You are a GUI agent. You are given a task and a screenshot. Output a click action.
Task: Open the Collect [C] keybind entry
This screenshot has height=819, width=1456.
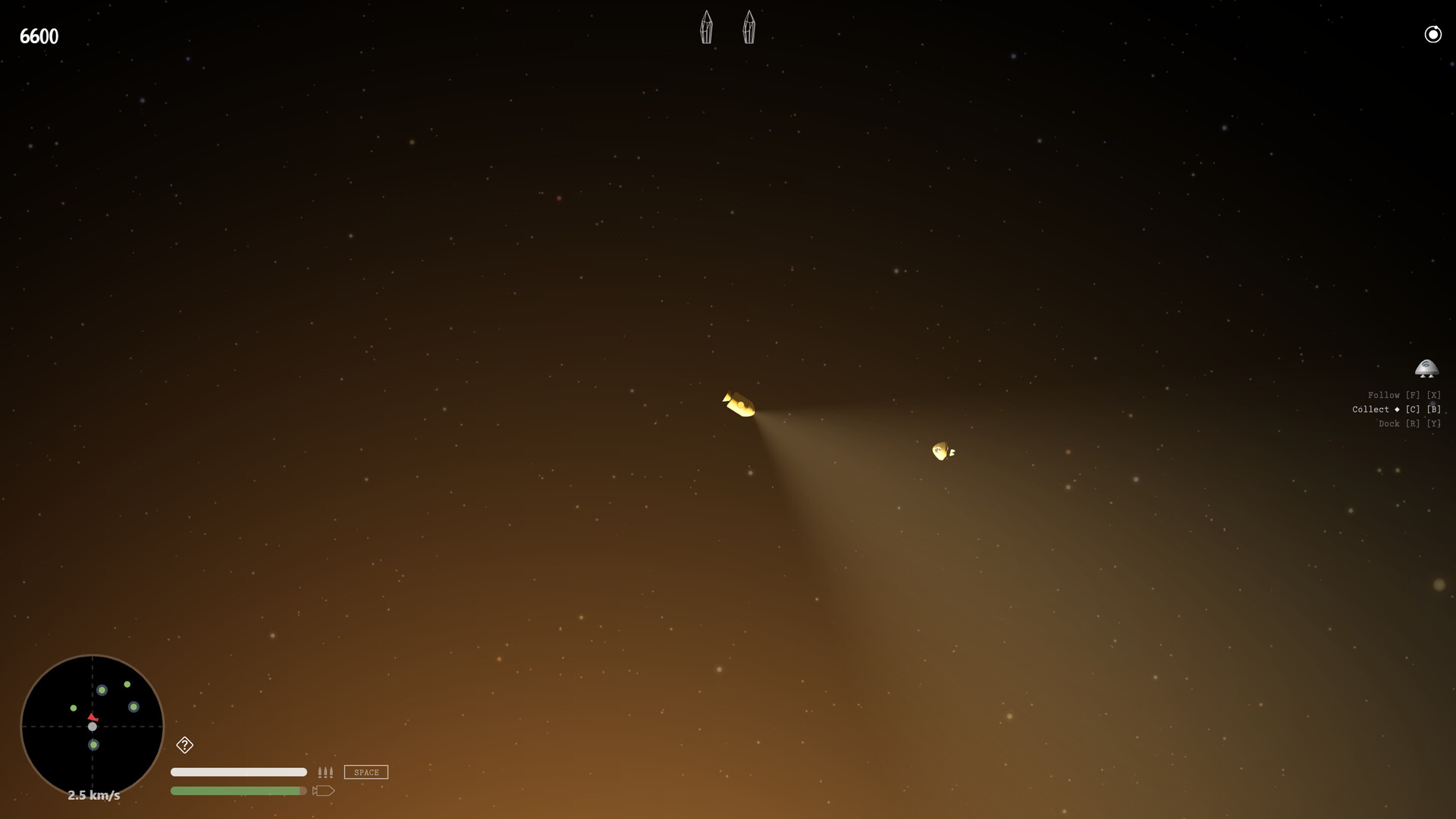1411,409
